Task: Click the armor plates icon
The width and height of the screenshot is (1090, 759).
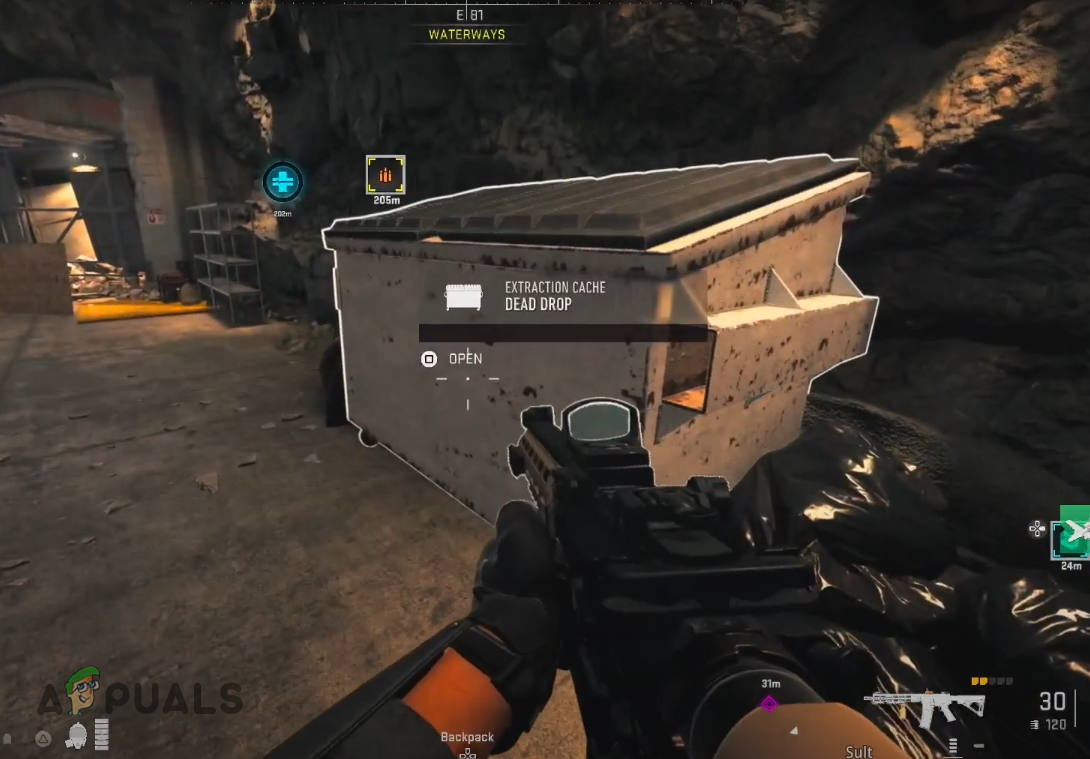Action: point(101,734)
